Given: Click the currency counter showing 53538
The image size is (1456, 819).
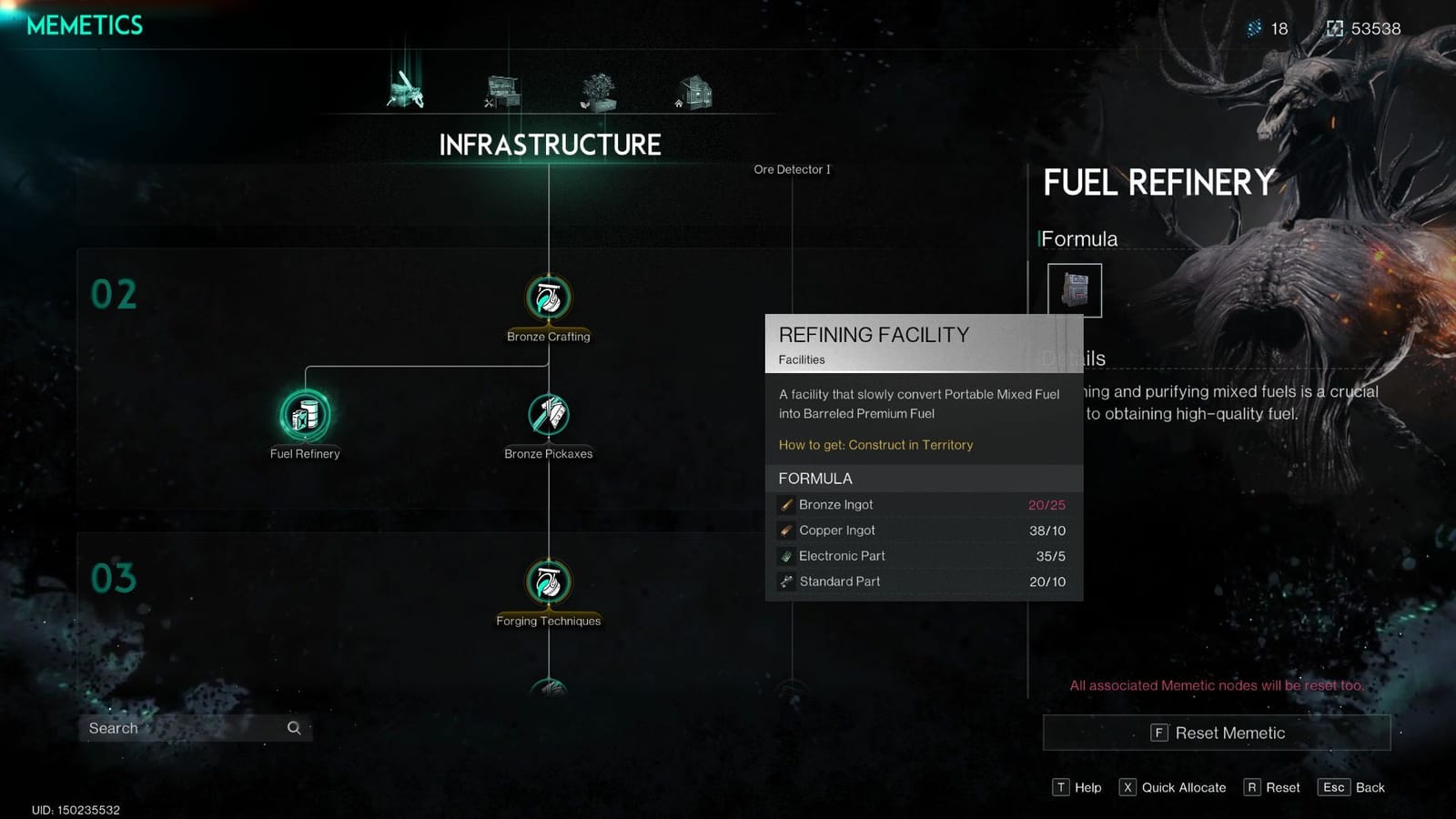Looking at the screenshot, I should (x=1361, y=28).
